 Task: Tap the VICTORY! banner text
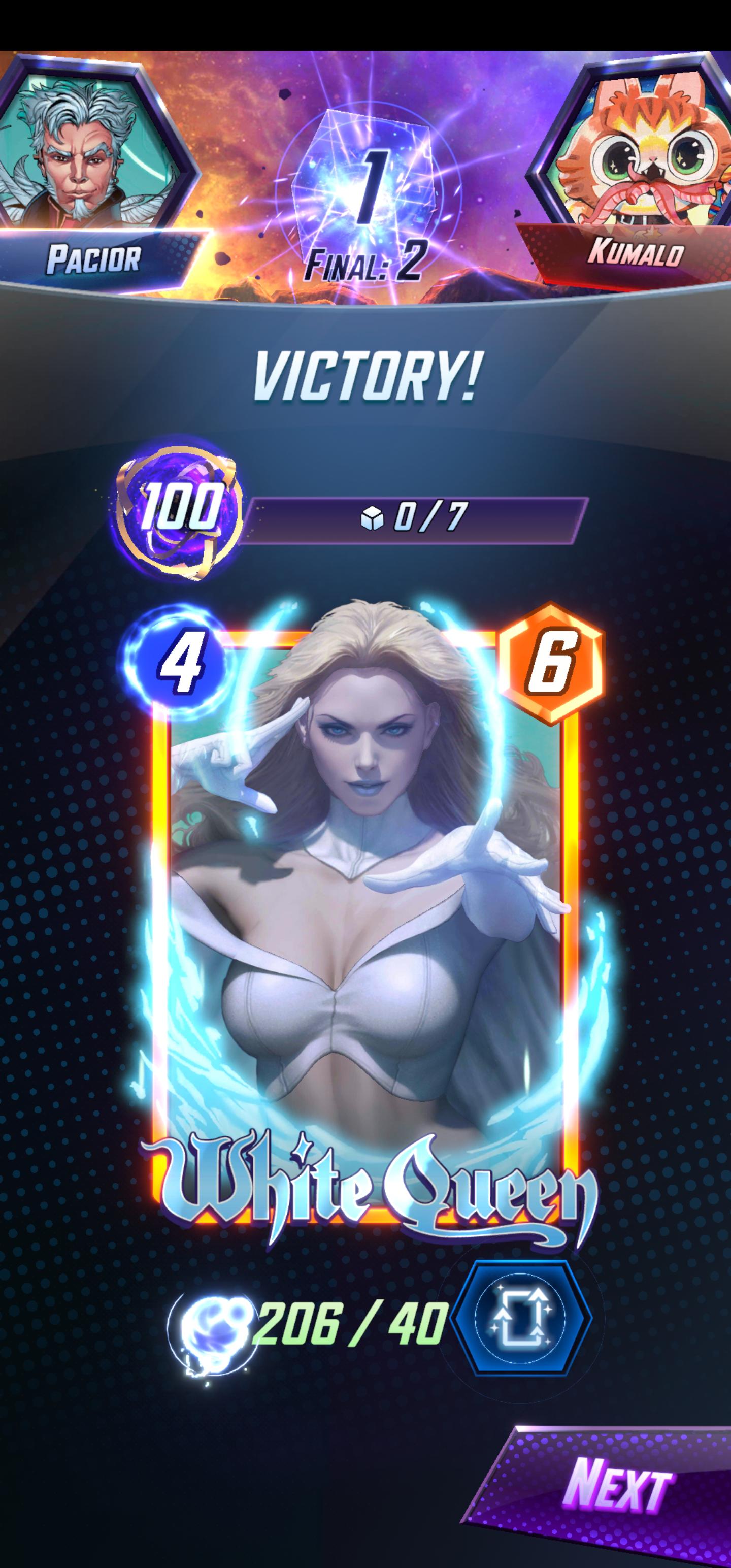pyautogui.click(x=365, y=377)
